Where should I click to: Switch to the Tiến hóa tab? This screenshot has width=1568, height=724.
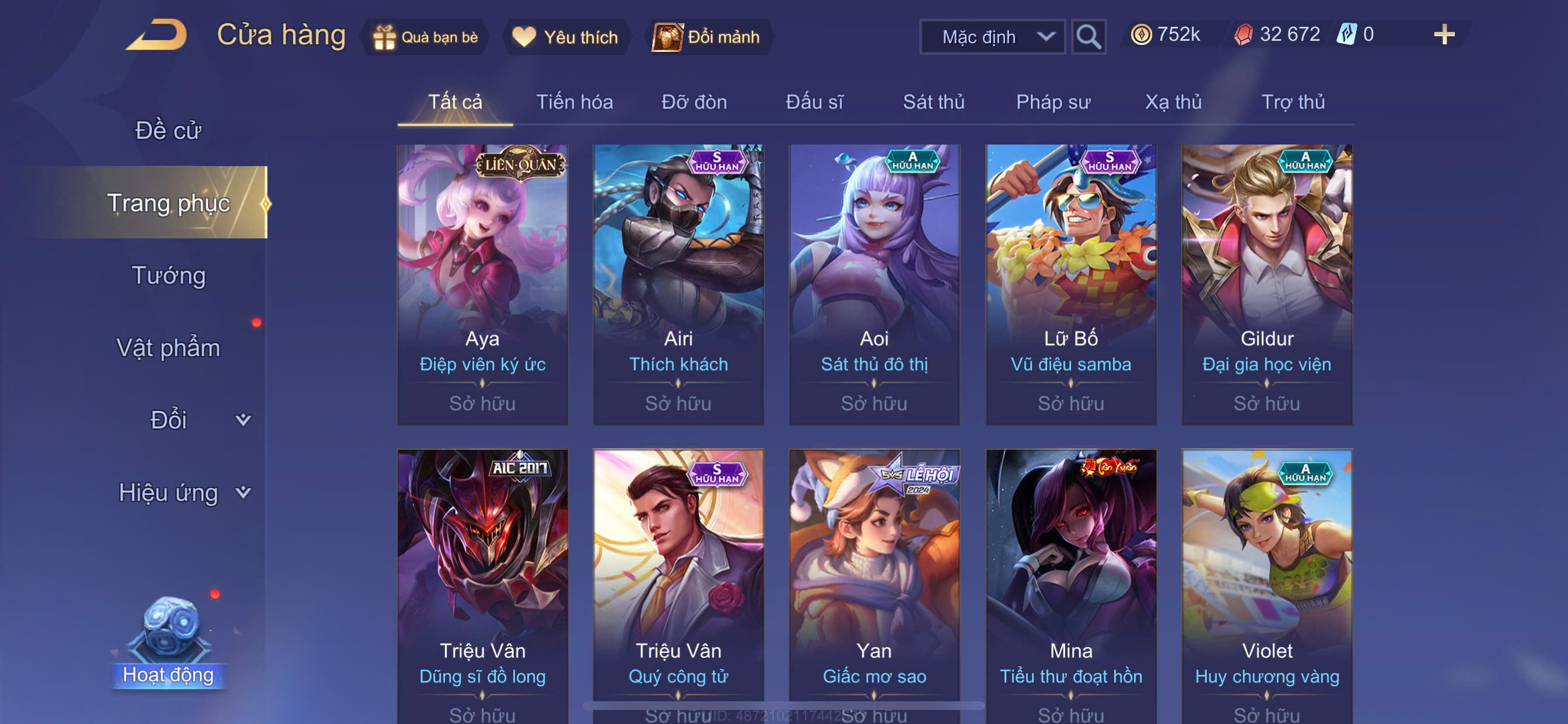(x=574, y=102)
